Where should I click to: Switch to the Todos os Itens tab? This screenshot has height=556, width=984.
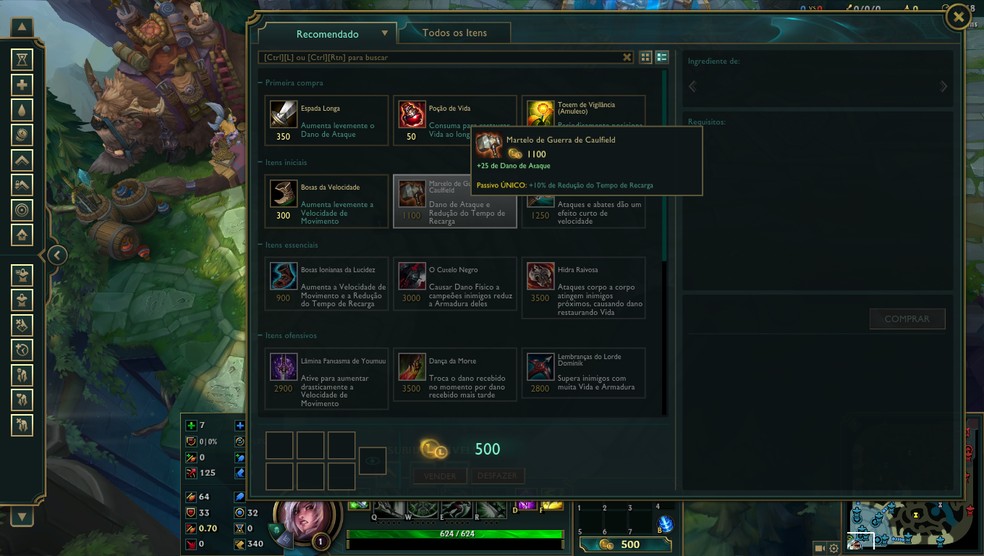tap(454, 33)
